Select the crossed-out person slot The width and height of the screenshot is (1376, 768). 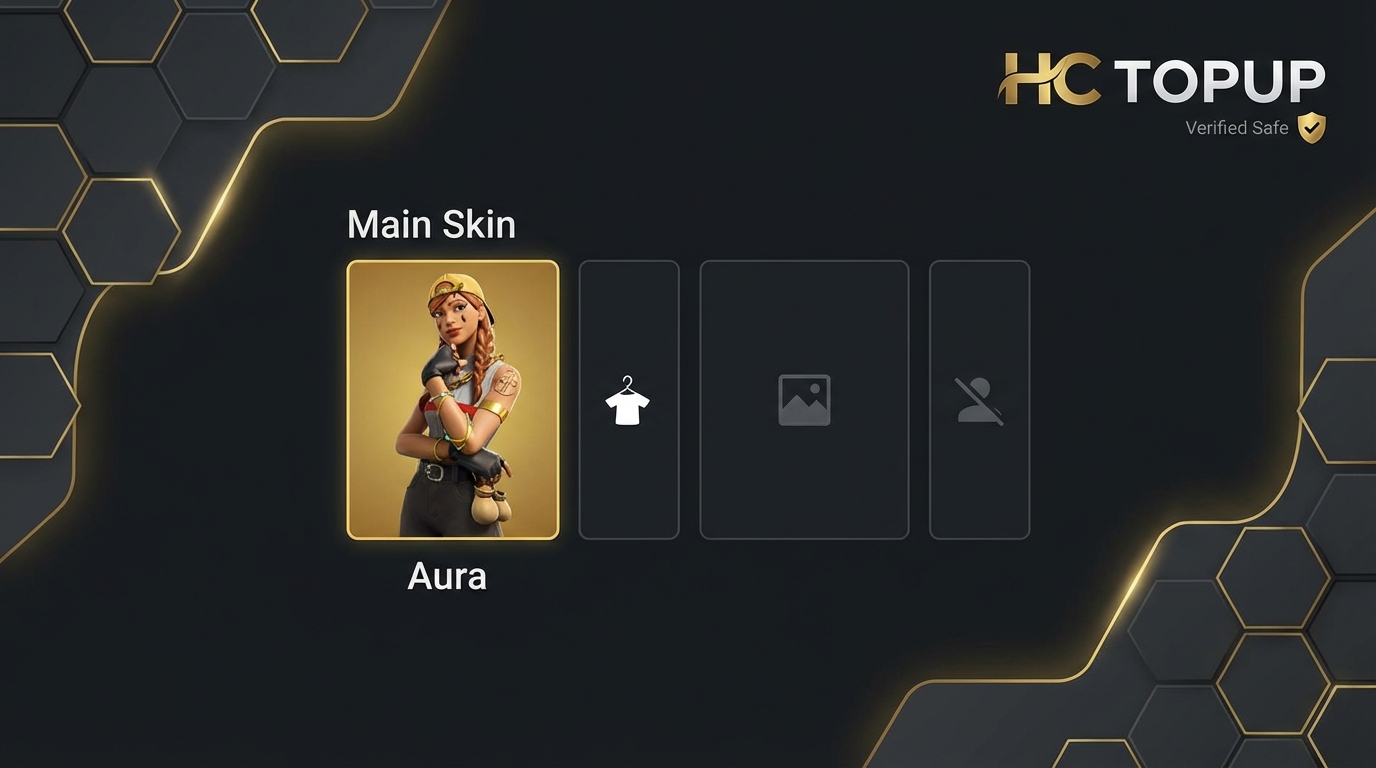(979, 400)
